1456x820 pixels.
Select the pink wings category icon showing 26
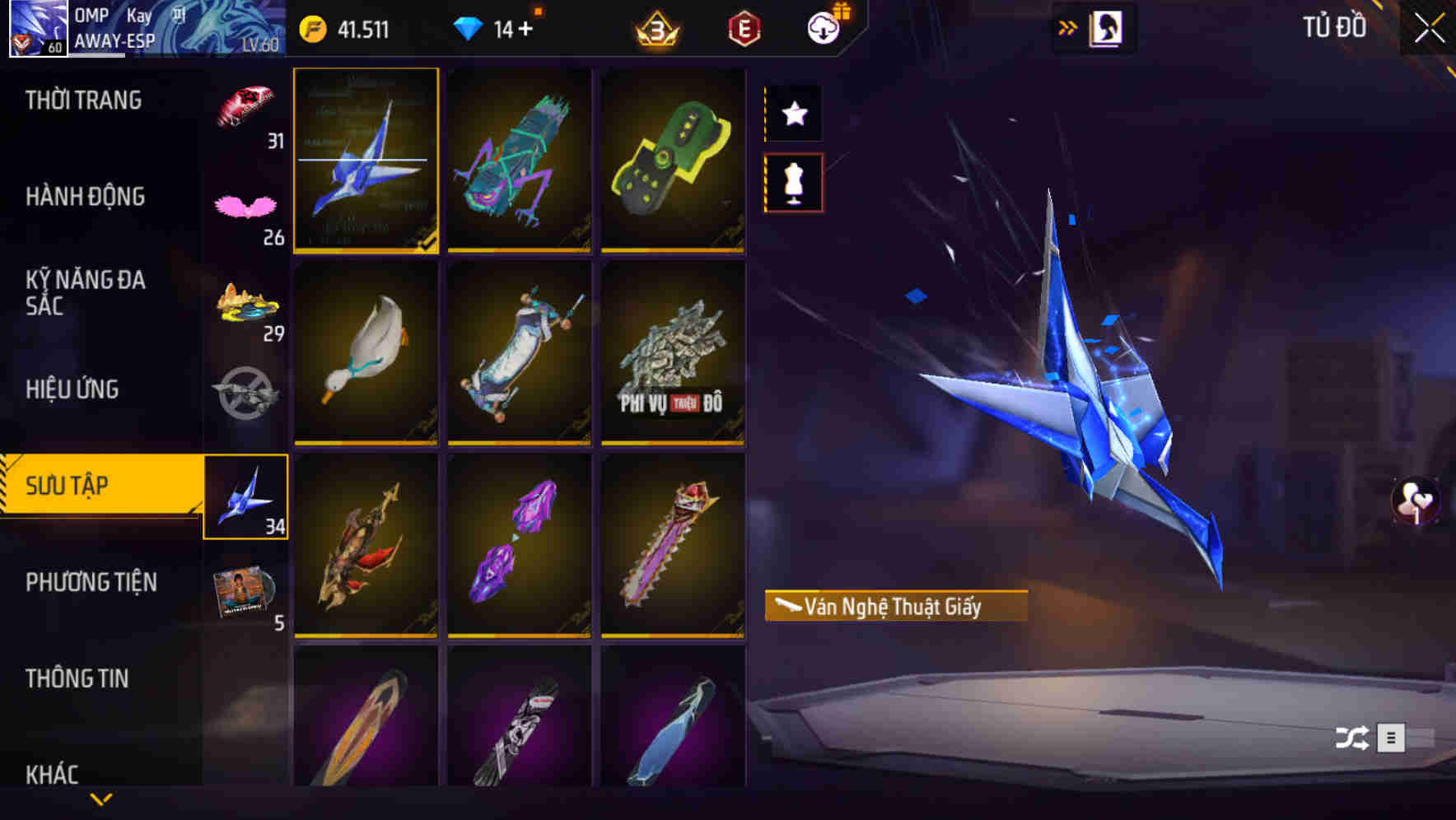245,202
